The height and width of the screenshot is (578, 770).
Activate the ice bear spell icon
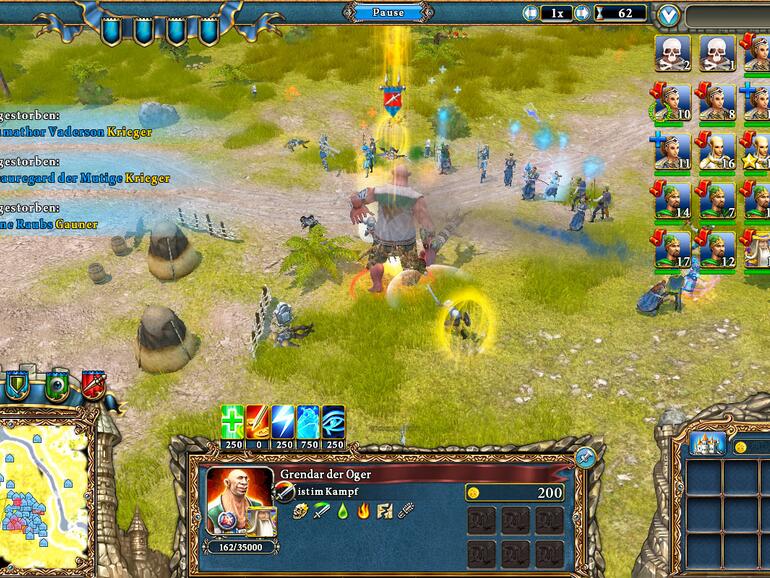[309, 421]
